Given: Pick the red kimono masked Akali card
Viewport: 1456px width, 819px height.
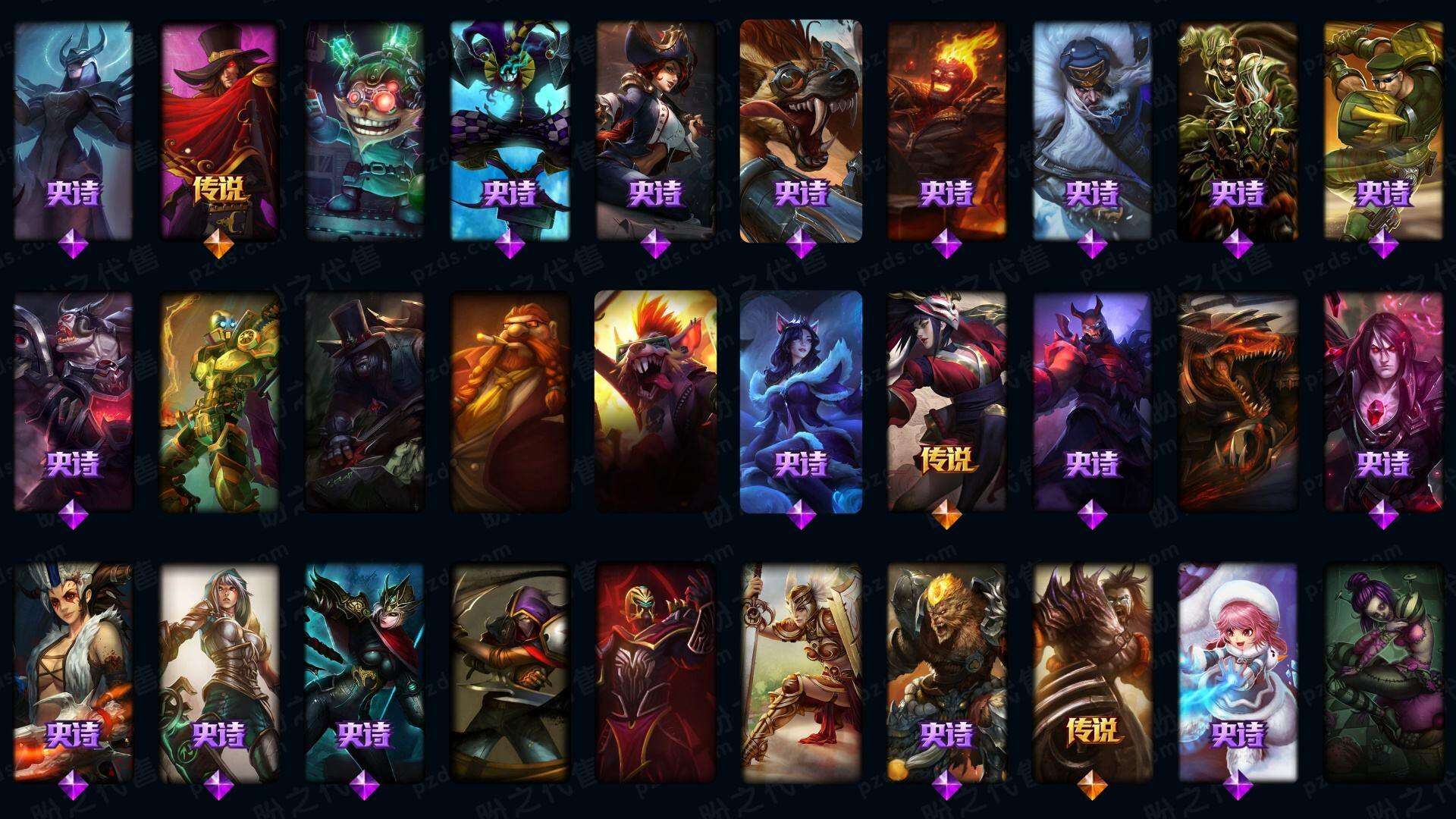Looking at the screenshot, I should tap(946, 402).
